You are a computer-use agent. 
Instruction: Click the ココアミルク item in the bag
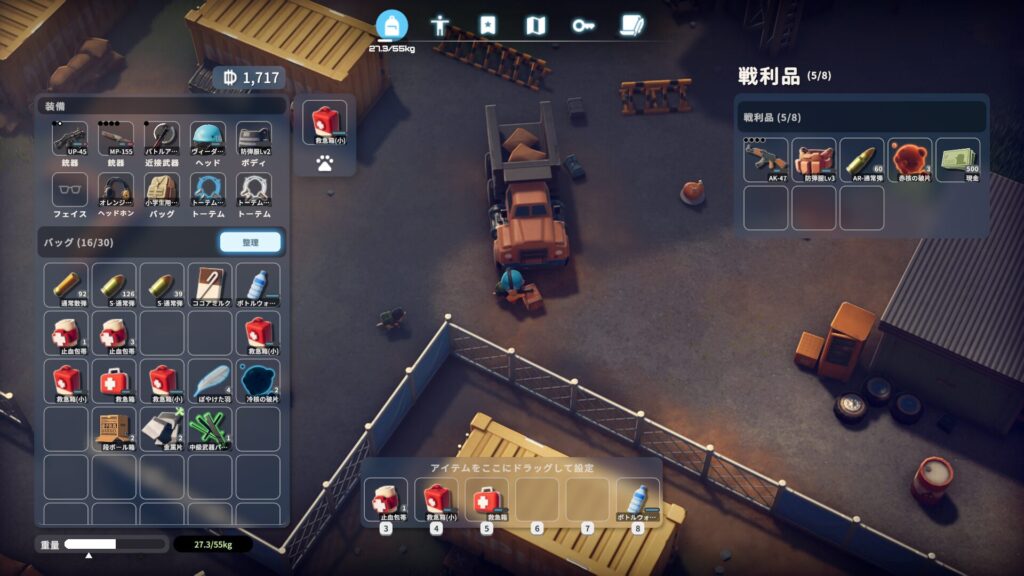(x=210, y=285)
